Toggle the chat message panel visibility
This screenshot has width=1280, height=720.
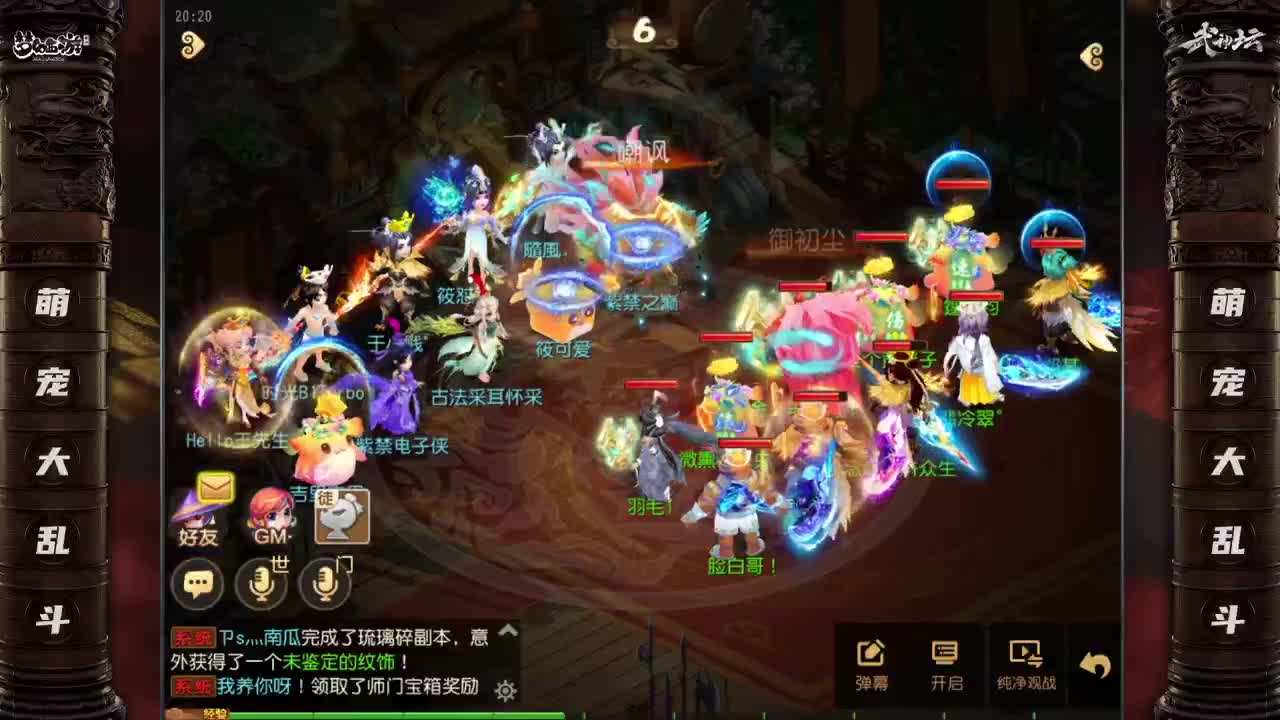(196, 583)
